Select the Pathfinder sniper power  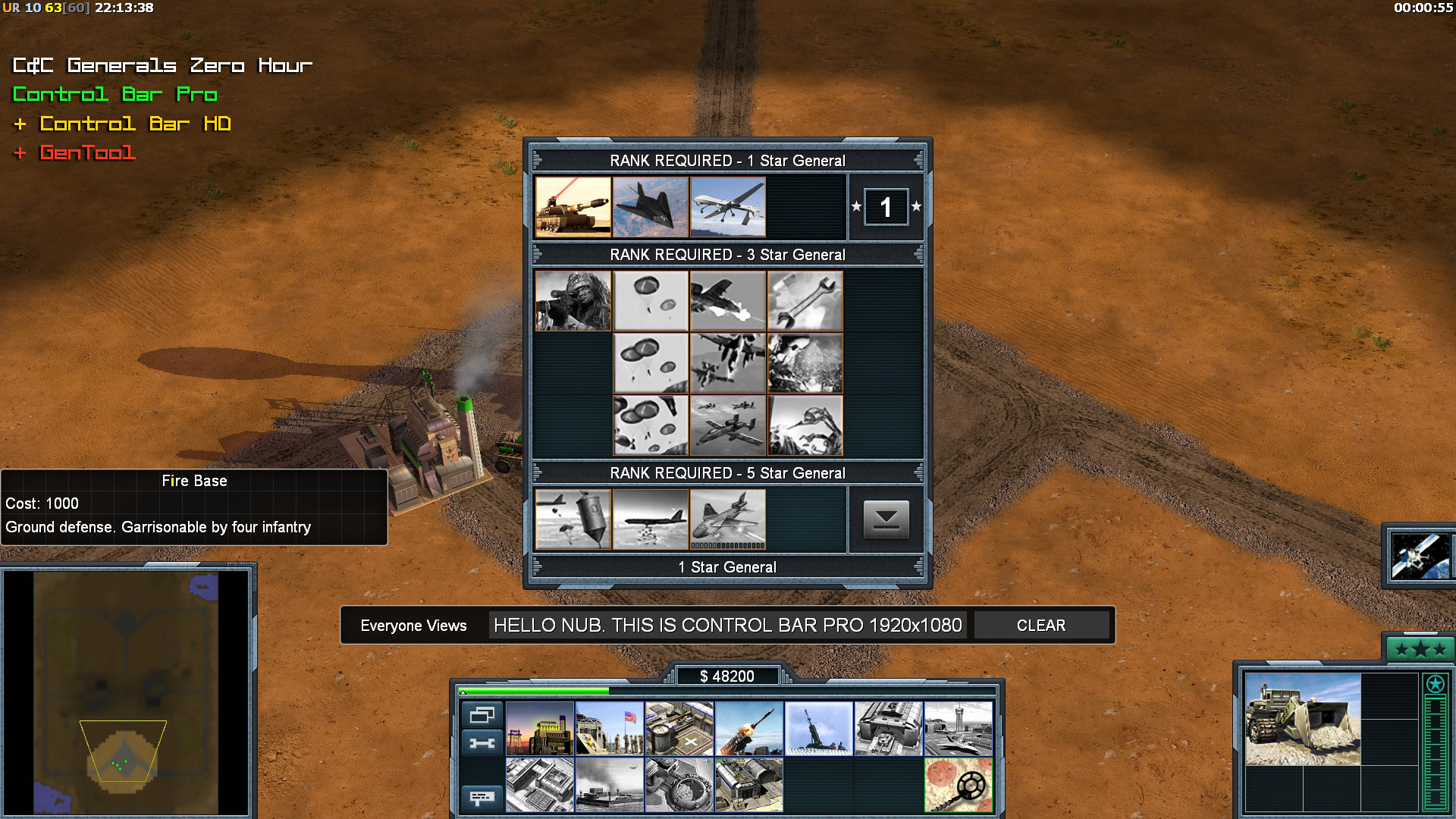(x=573, y=301)
